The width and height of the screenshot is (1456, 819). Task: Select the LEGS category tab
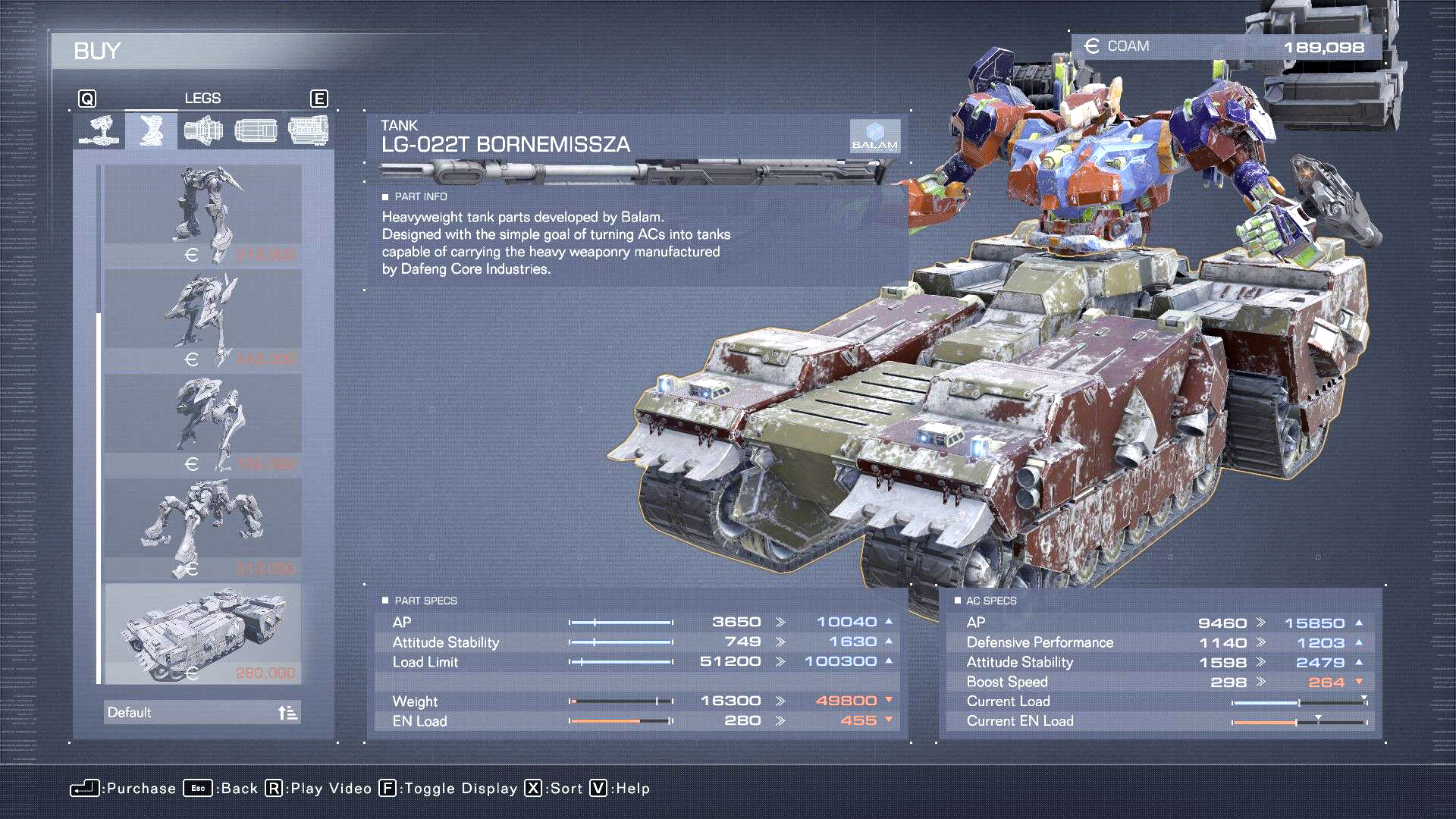click(152, 130)
